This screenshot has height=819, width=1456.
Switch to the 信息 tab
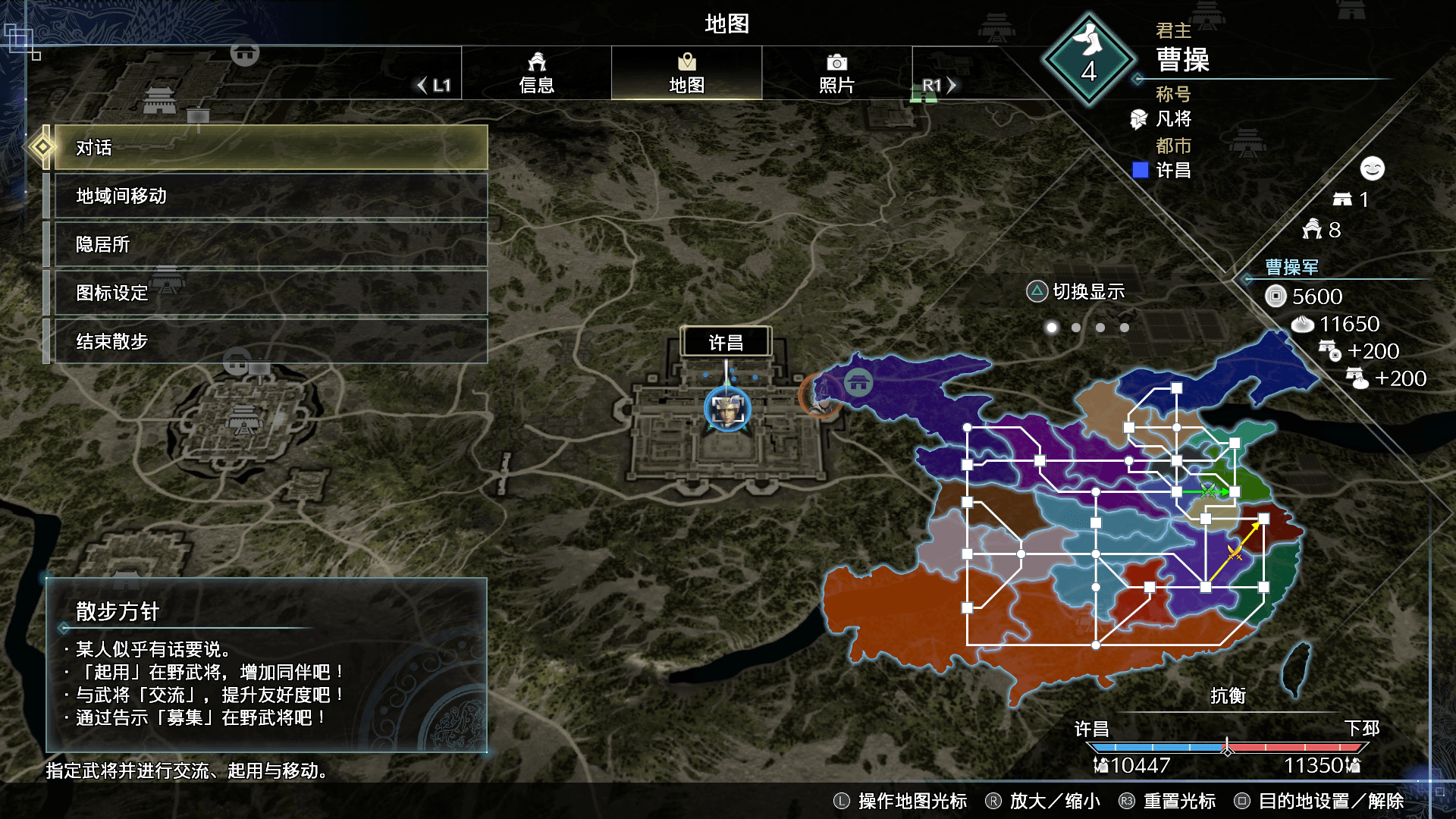pyautogui.click(x=536, y=74)
